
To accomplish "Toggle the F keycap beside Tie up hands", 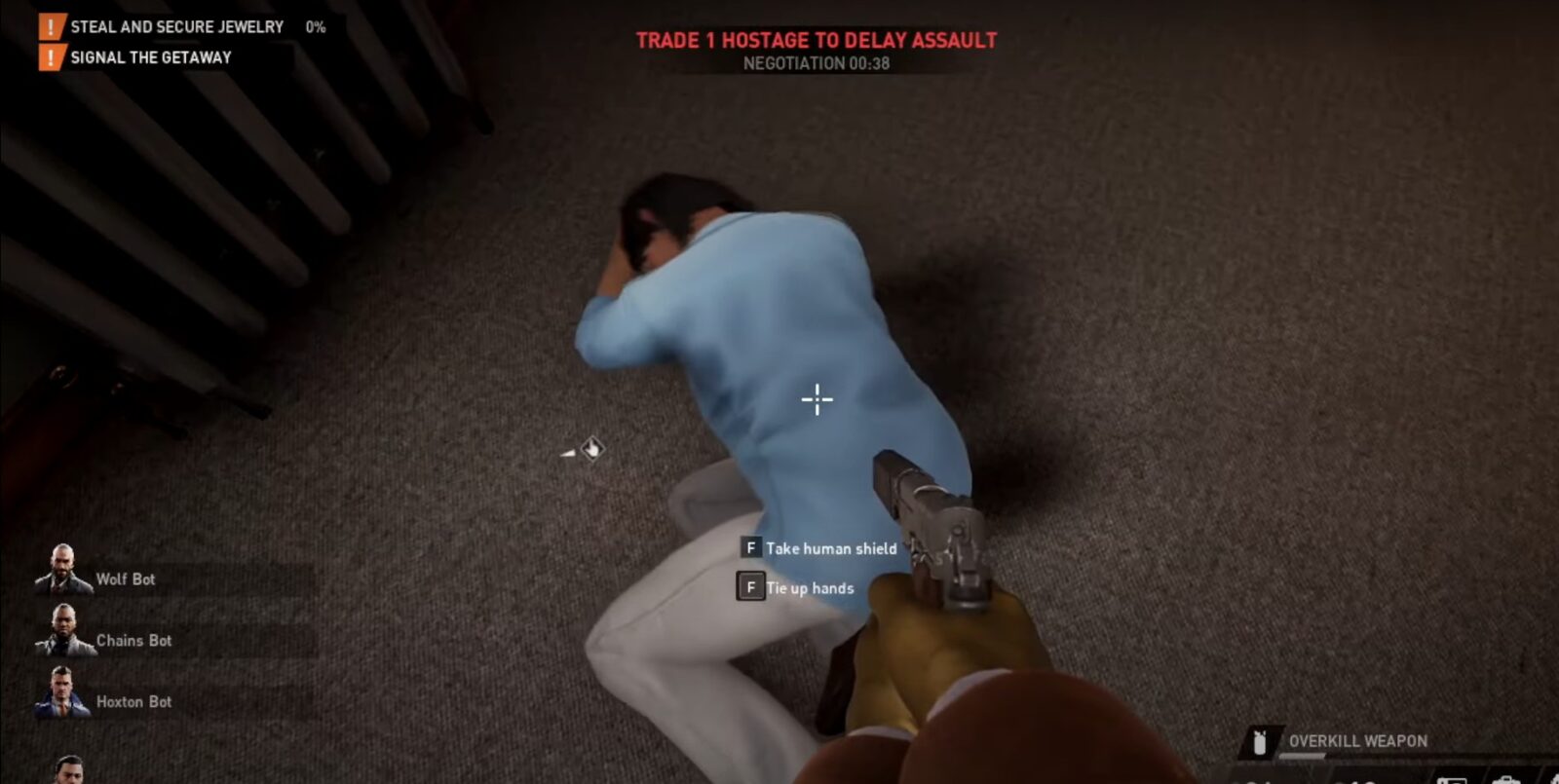I will click(x=750, y=587).
